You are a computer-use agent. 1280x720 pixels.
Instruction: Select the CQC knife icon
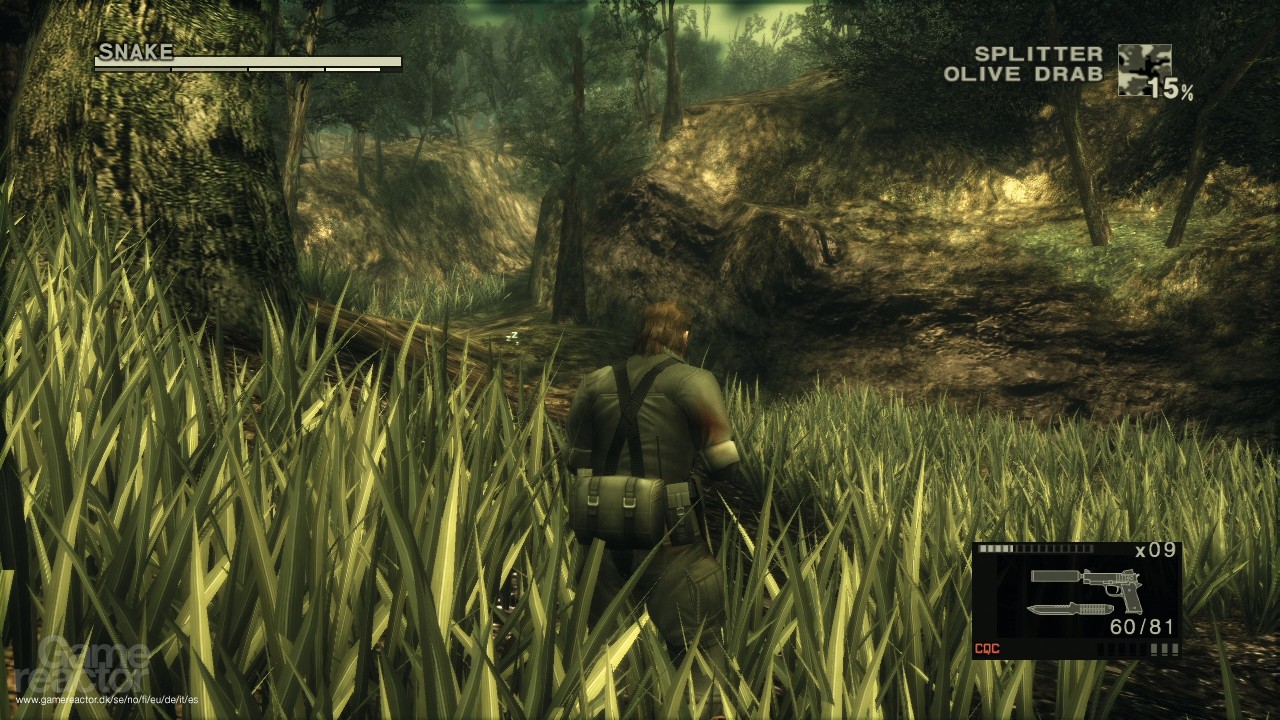(1069, 609)
